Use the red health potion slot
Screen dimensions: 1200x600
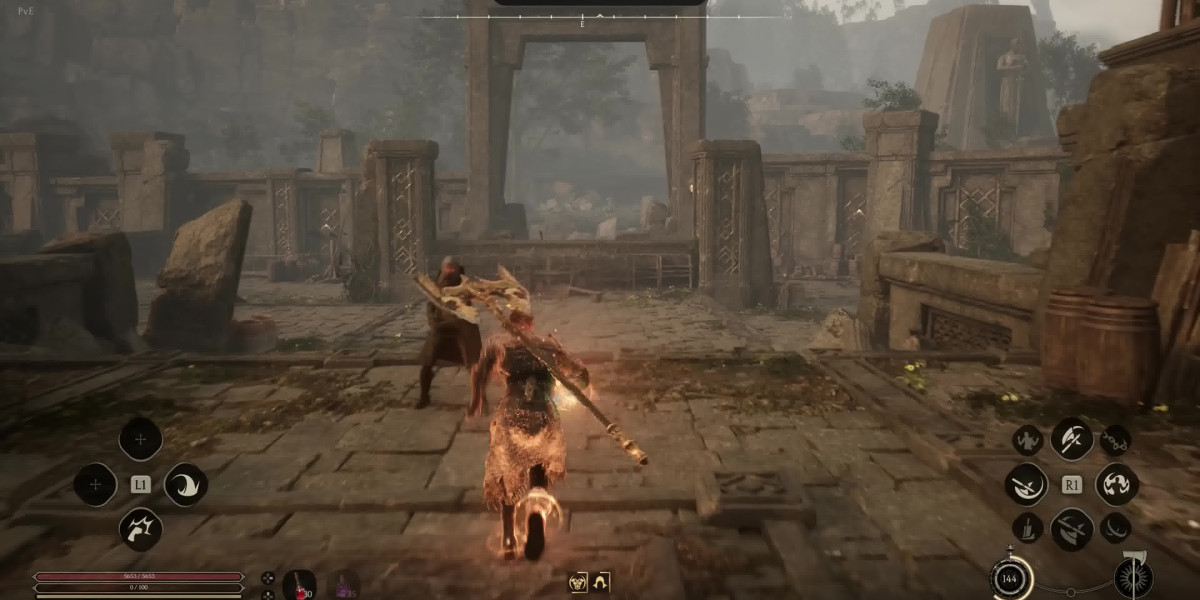(299, 583)
